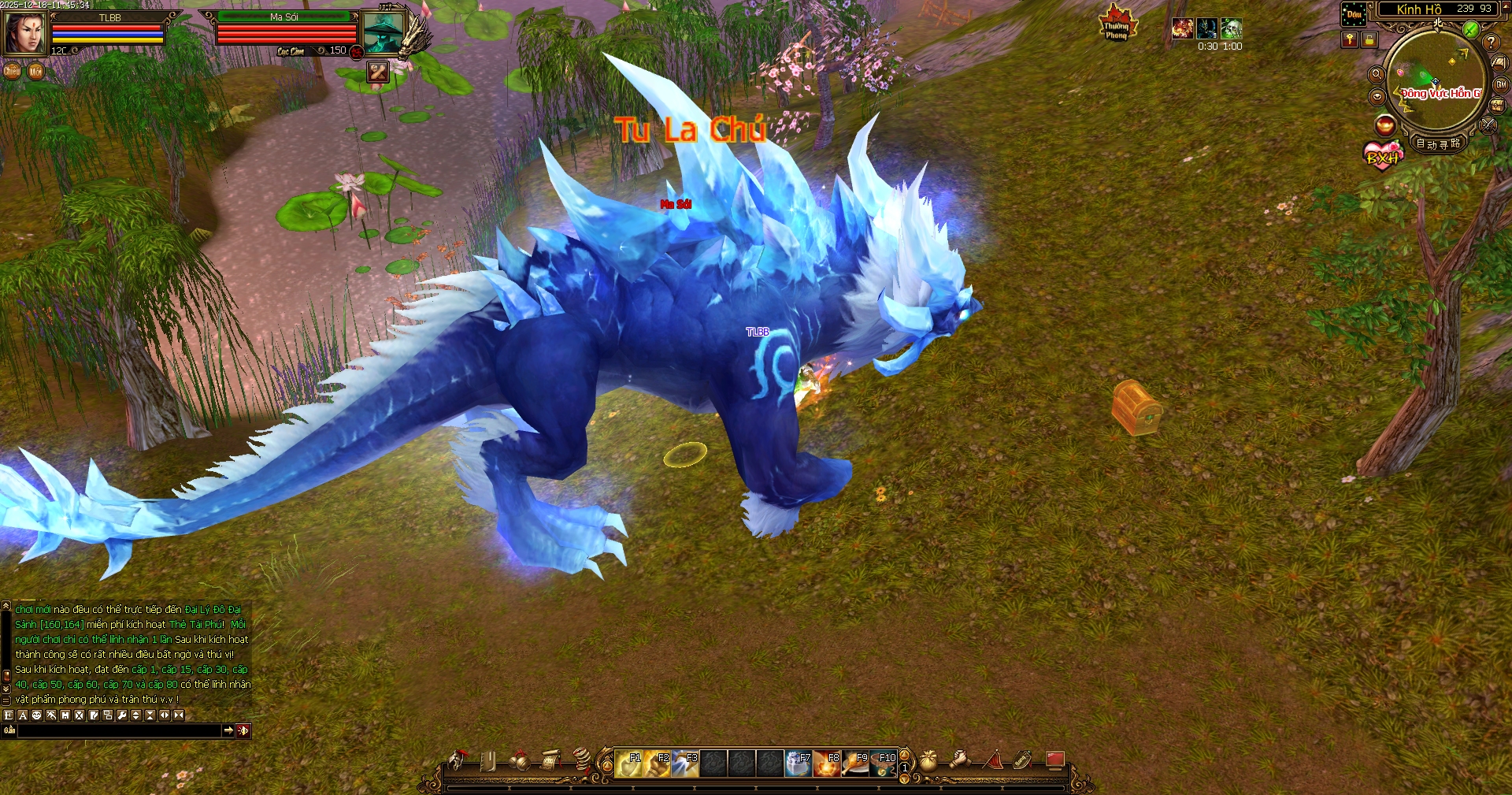
Task: Click the TLBB player portrait
Action: [24, 32]
